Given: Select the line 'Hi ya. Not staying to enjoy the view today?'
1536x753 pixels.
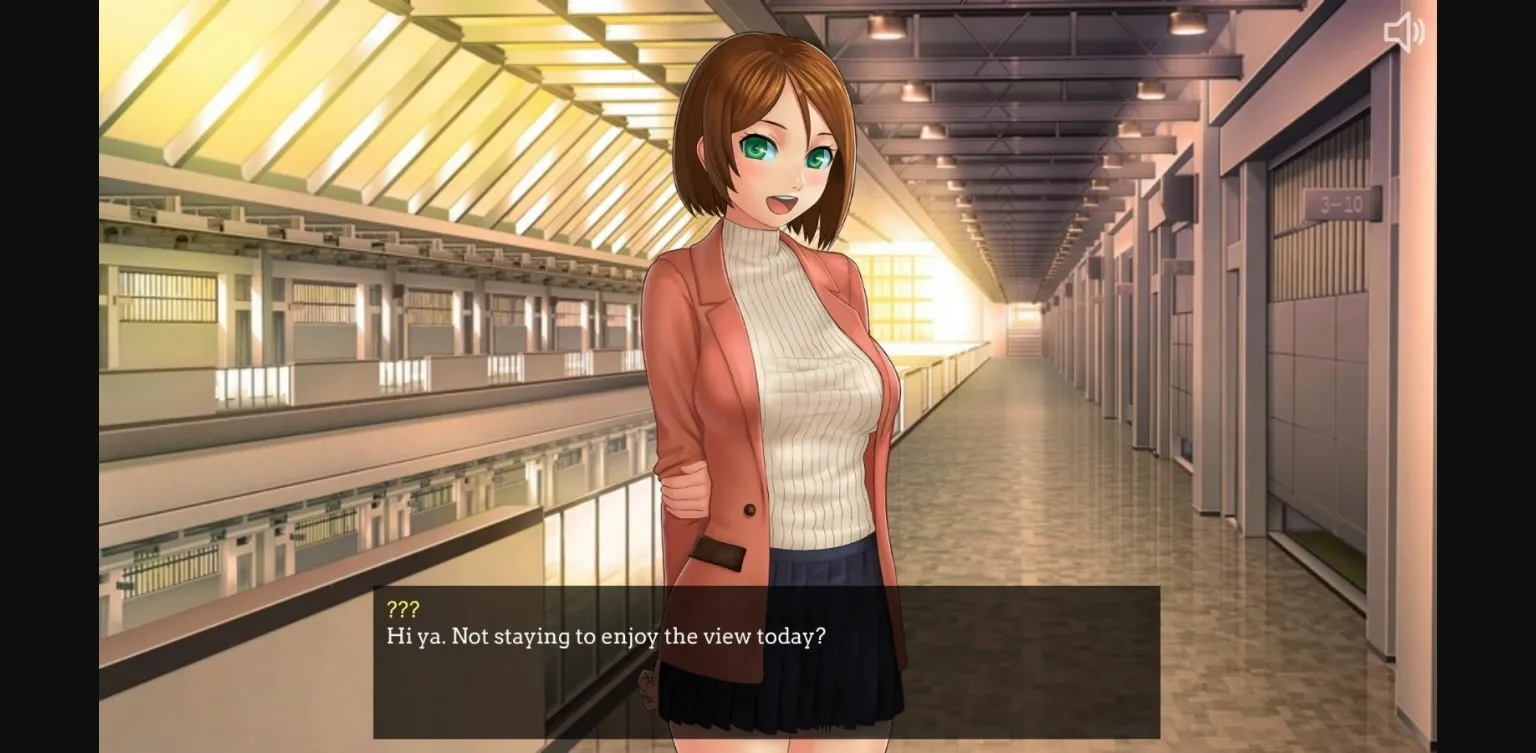Looking at the screenshot, I should pyautogui.click(x=604, y=636).
